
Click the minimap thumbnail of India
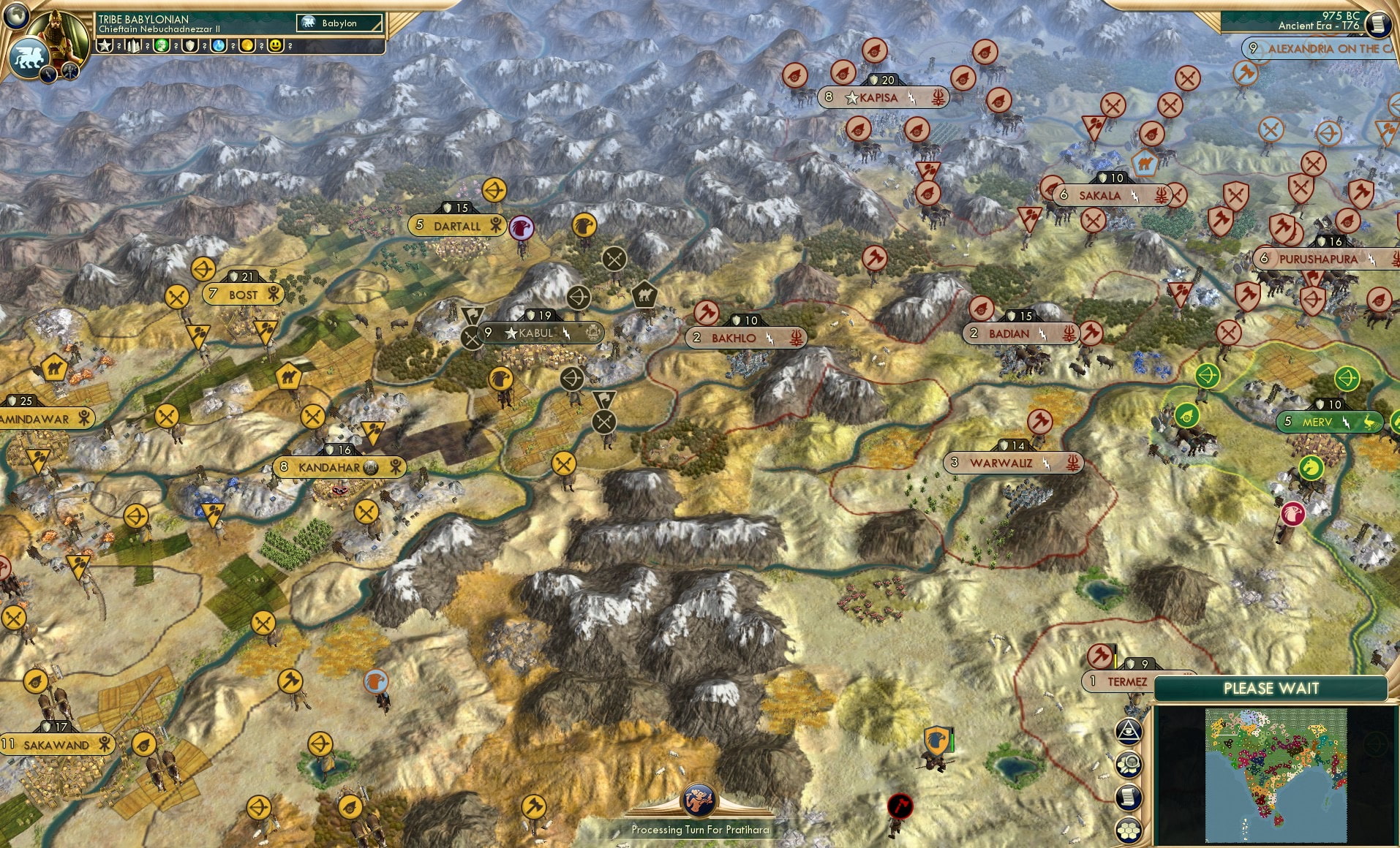[1276, 775]
